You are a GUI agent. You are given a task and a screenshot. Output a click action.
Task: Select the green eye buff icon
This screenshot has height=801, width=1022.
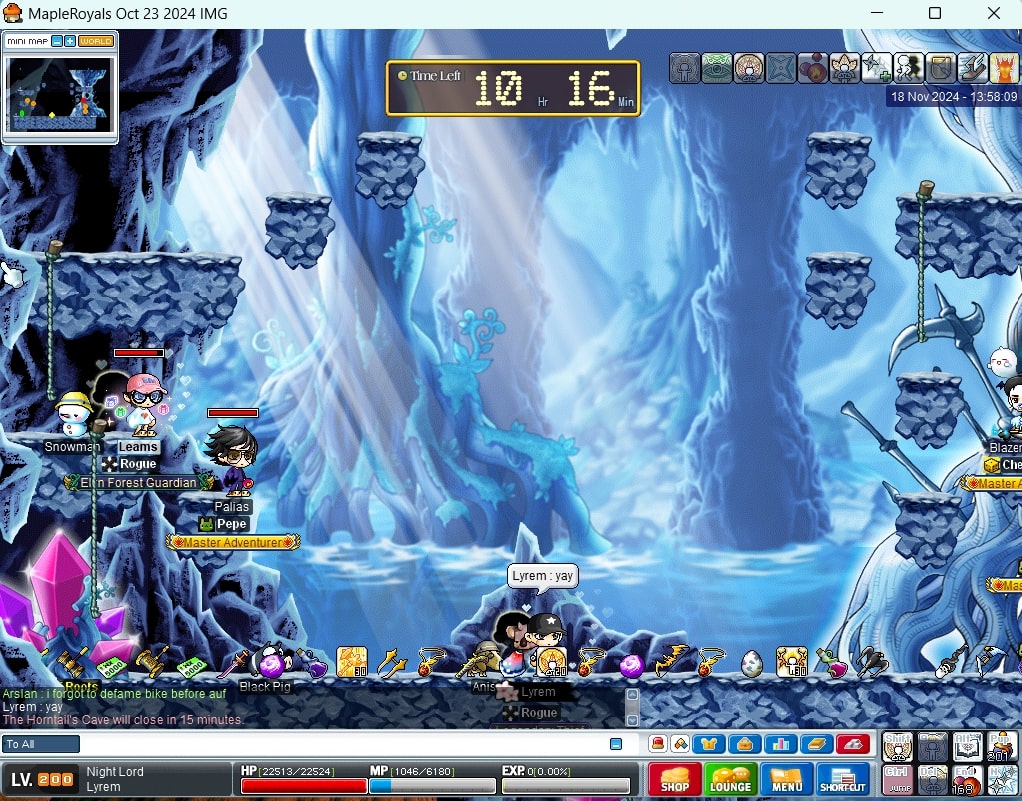click(717, 68)
